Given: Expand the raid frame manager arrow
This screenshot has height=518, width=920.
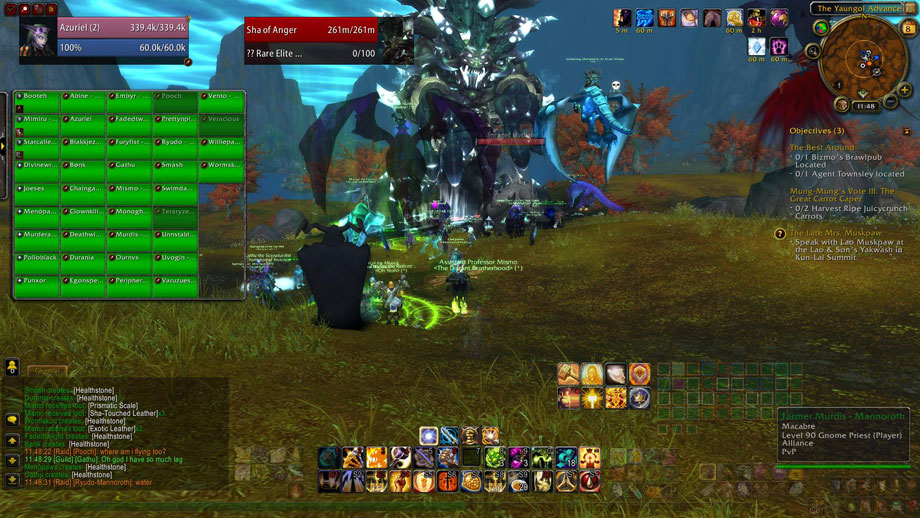Looking at the screenshot, I should click(x=4, y=146).
